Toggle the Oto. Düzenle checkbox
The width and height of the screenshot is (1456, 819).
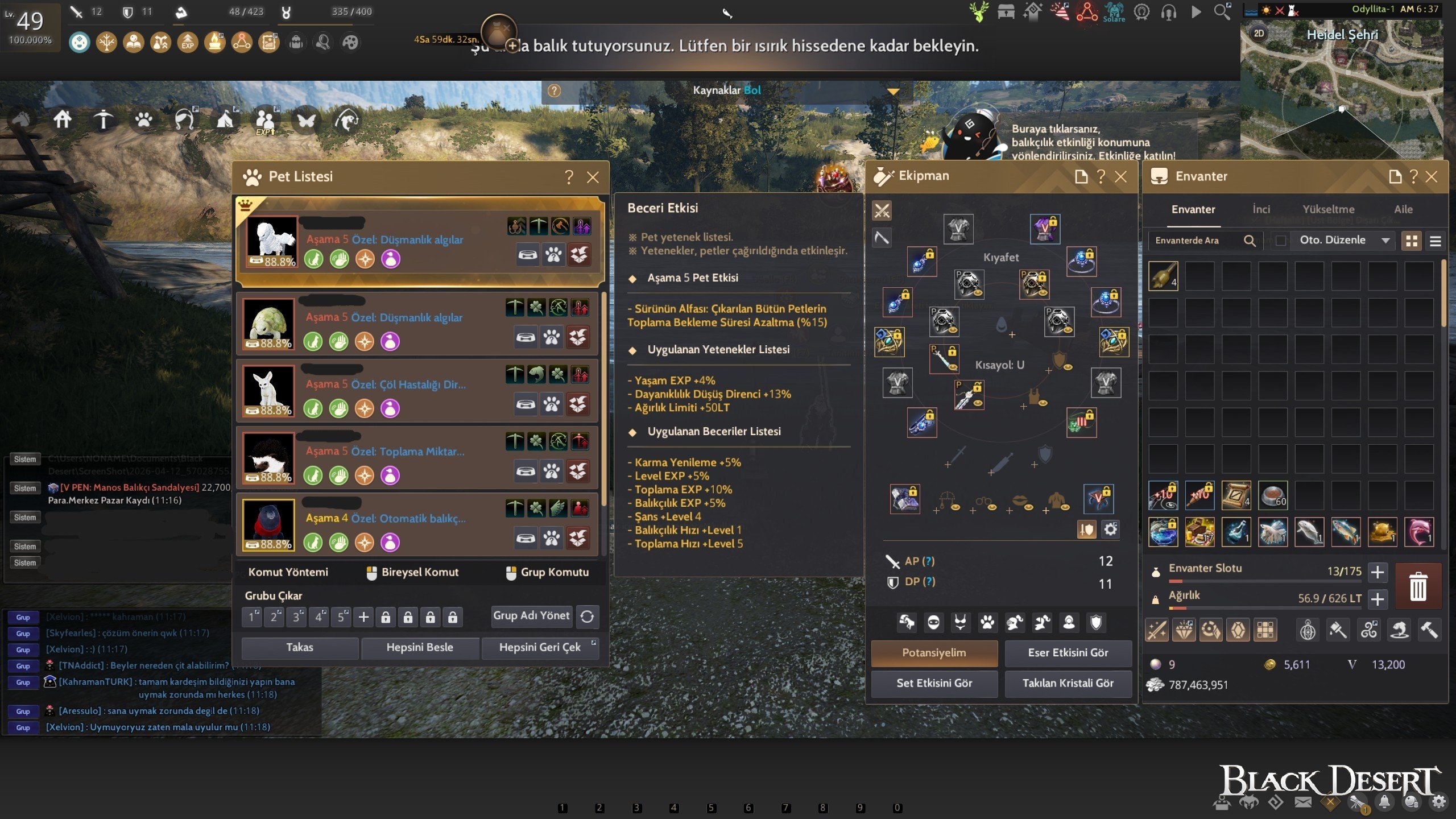tap(1281, 241)
